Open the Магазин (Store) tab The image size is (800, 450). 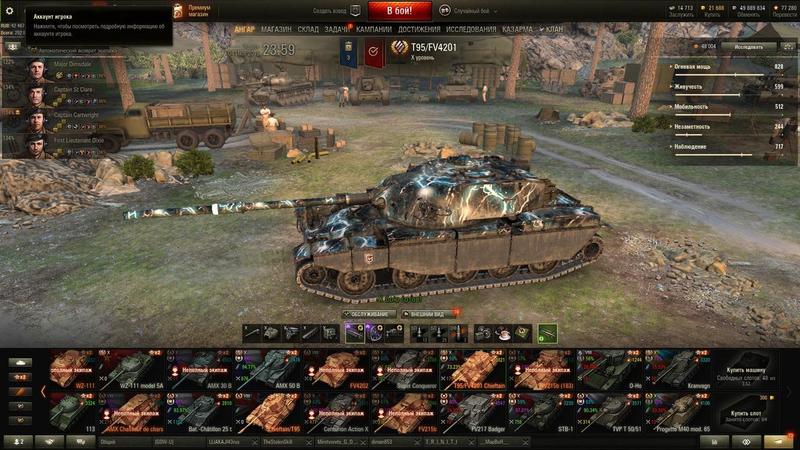coord(276,30)
